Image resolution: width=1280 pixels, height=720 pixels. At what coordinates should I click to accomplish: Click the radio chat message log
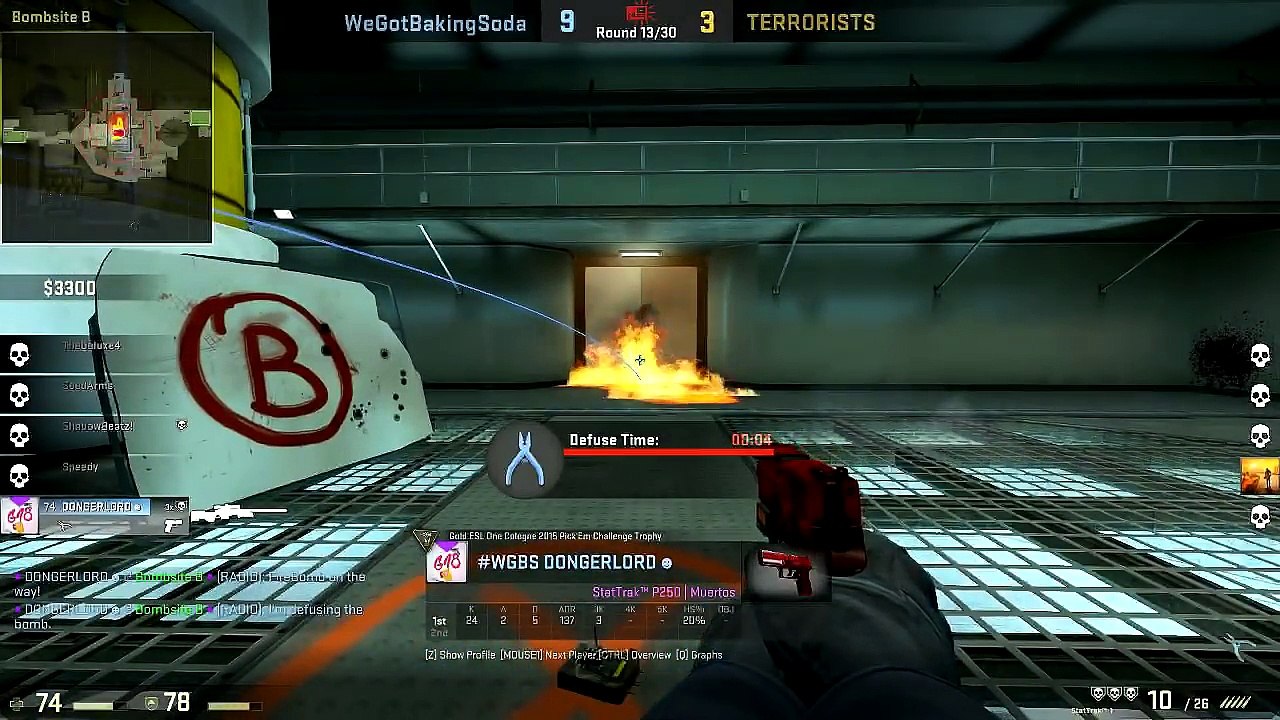point(190,599)
